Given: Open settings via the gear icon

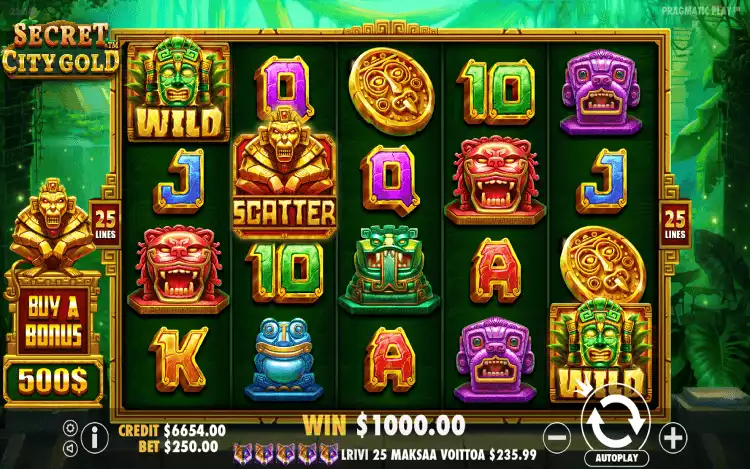Looking at the screenshot, I should [x=70, y=427].
